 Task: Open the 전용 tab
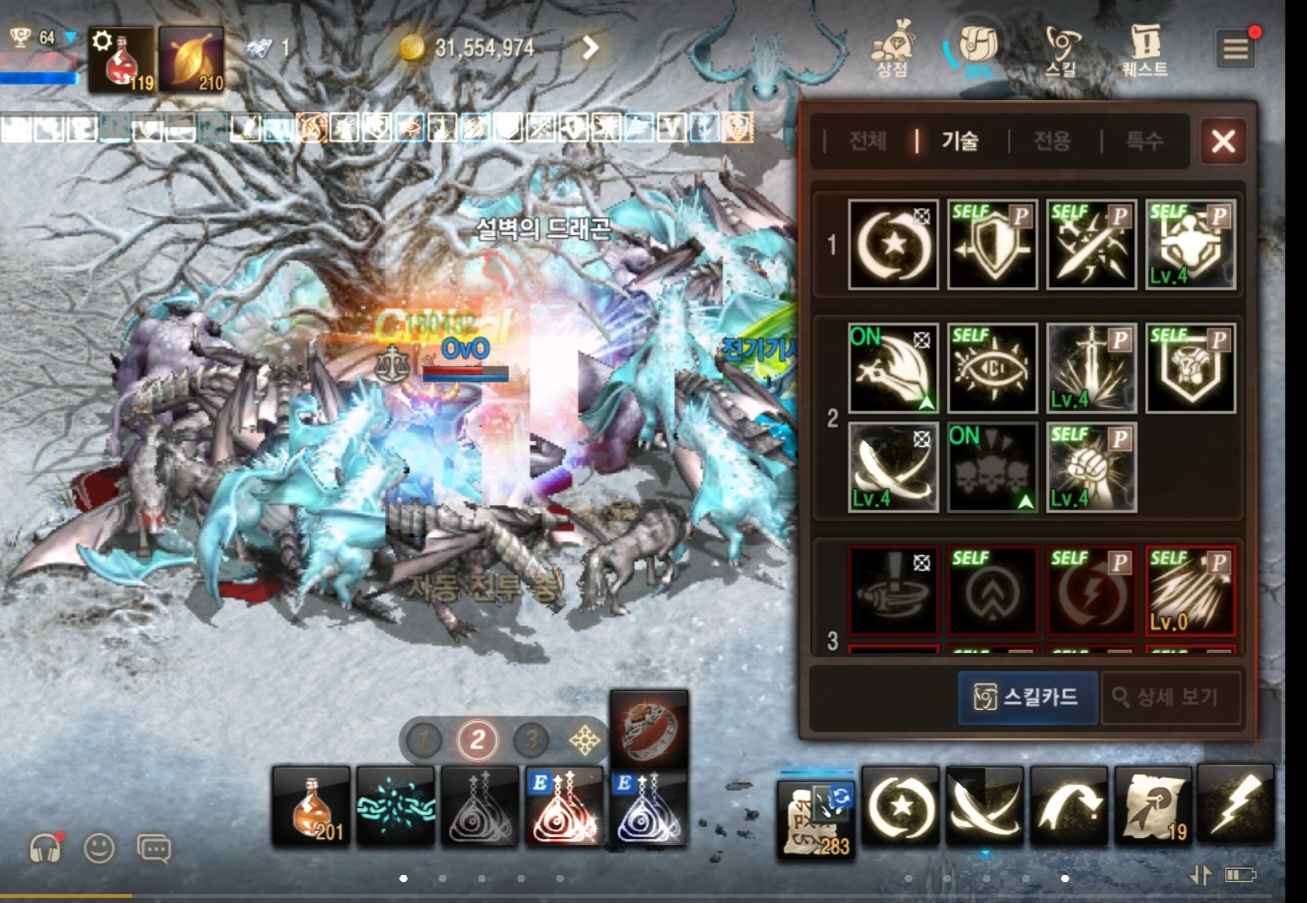pos(1051,141)
